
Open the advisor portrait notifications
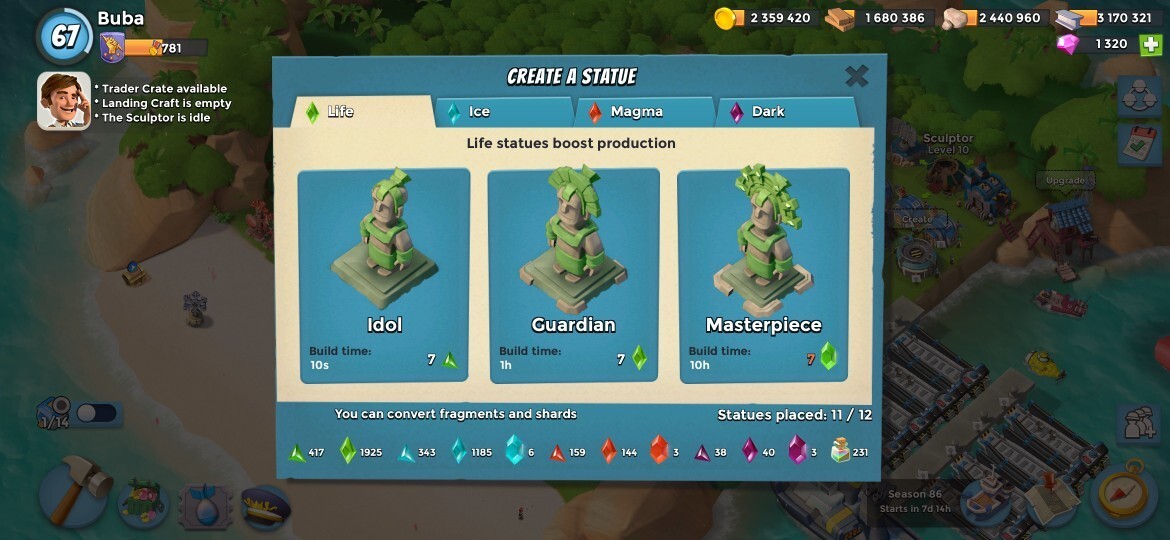[63, 100]
